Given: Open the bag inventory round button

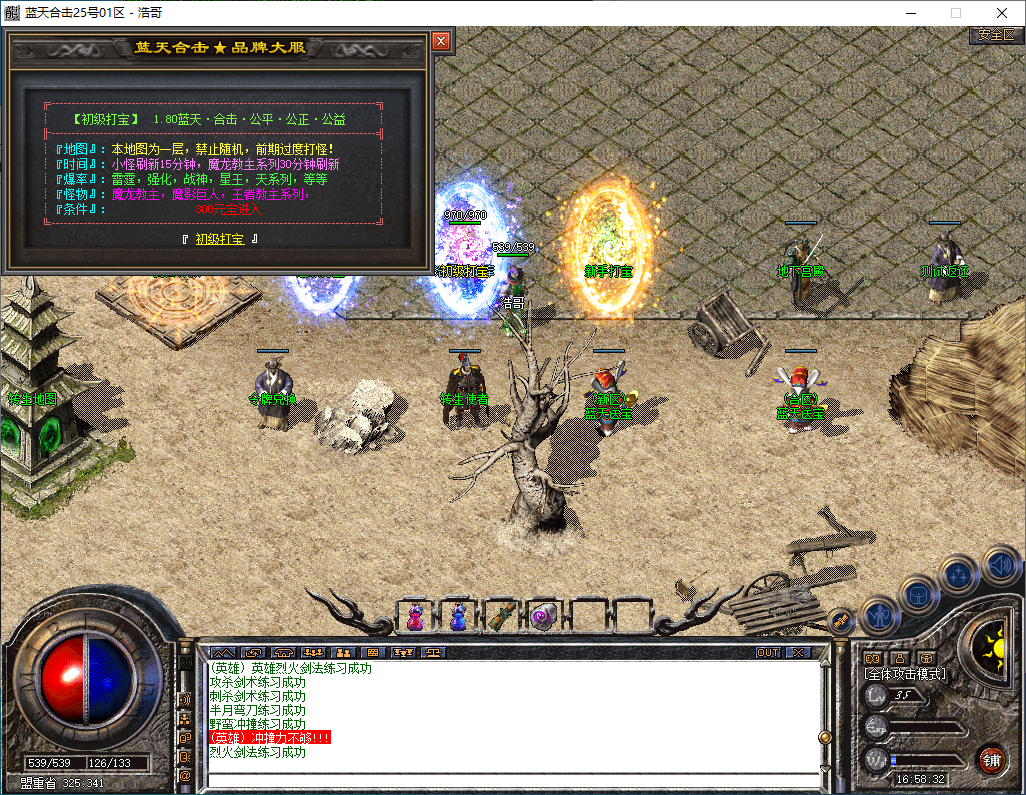Looking at the screenshot, I should tap(918, 594).
